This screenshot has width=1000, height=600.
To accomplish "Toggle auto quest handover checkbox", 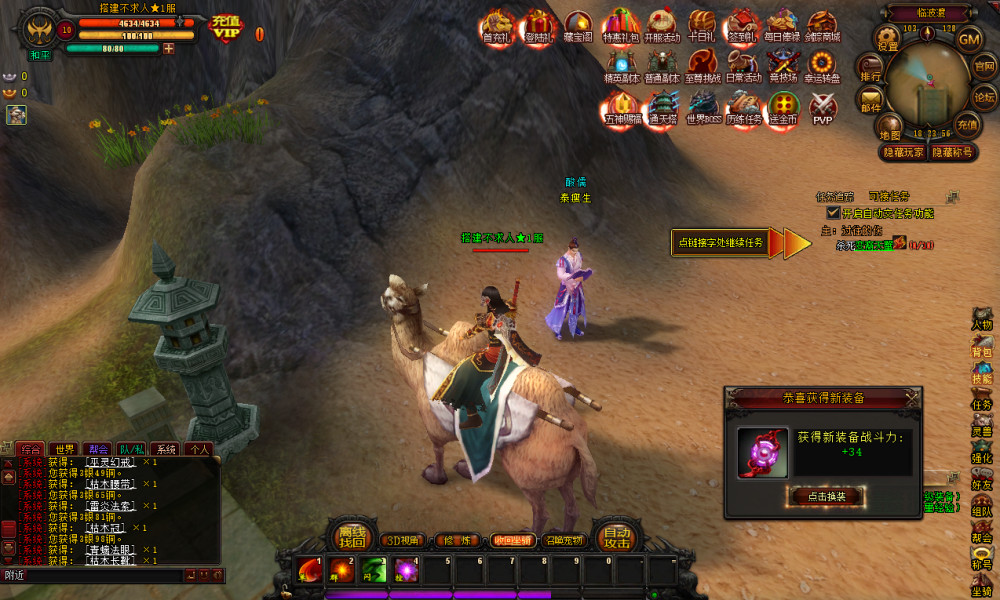I will point(833,213).
